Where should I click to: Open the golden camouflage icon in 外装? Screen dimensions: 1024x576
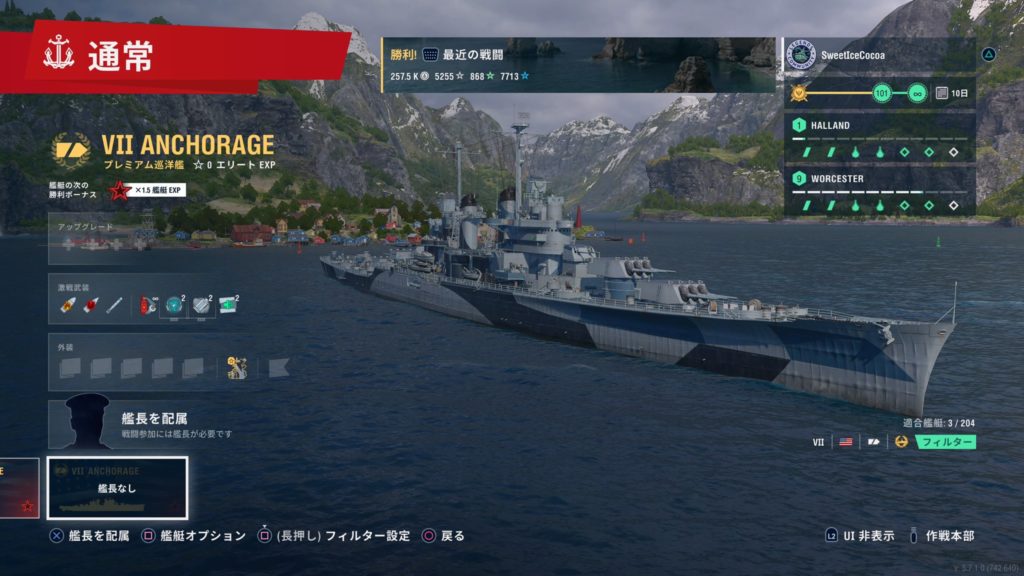coord(238,367)
